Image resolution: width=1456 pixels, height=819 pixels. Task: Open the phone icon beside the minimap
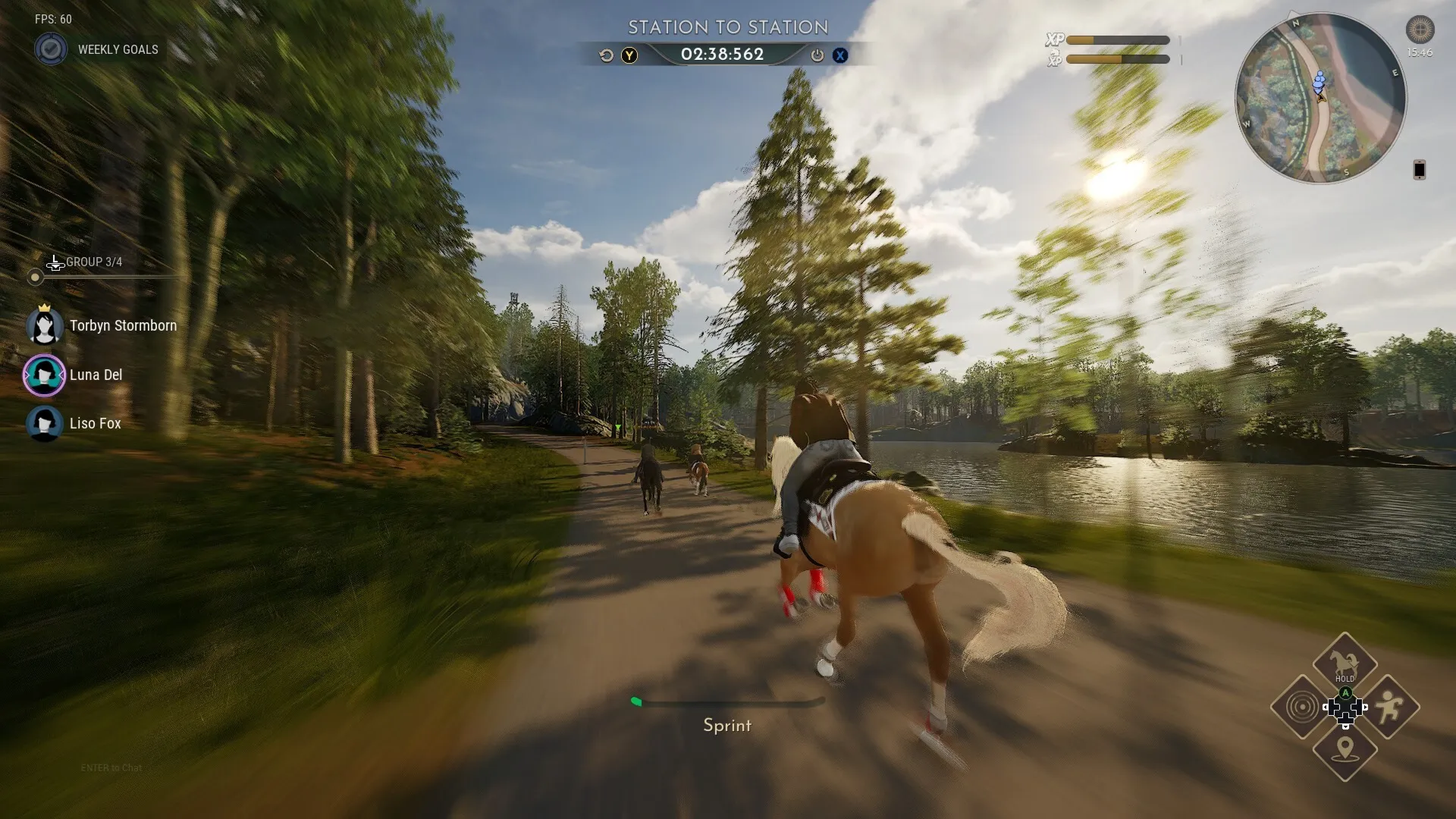pos(1419,170)
